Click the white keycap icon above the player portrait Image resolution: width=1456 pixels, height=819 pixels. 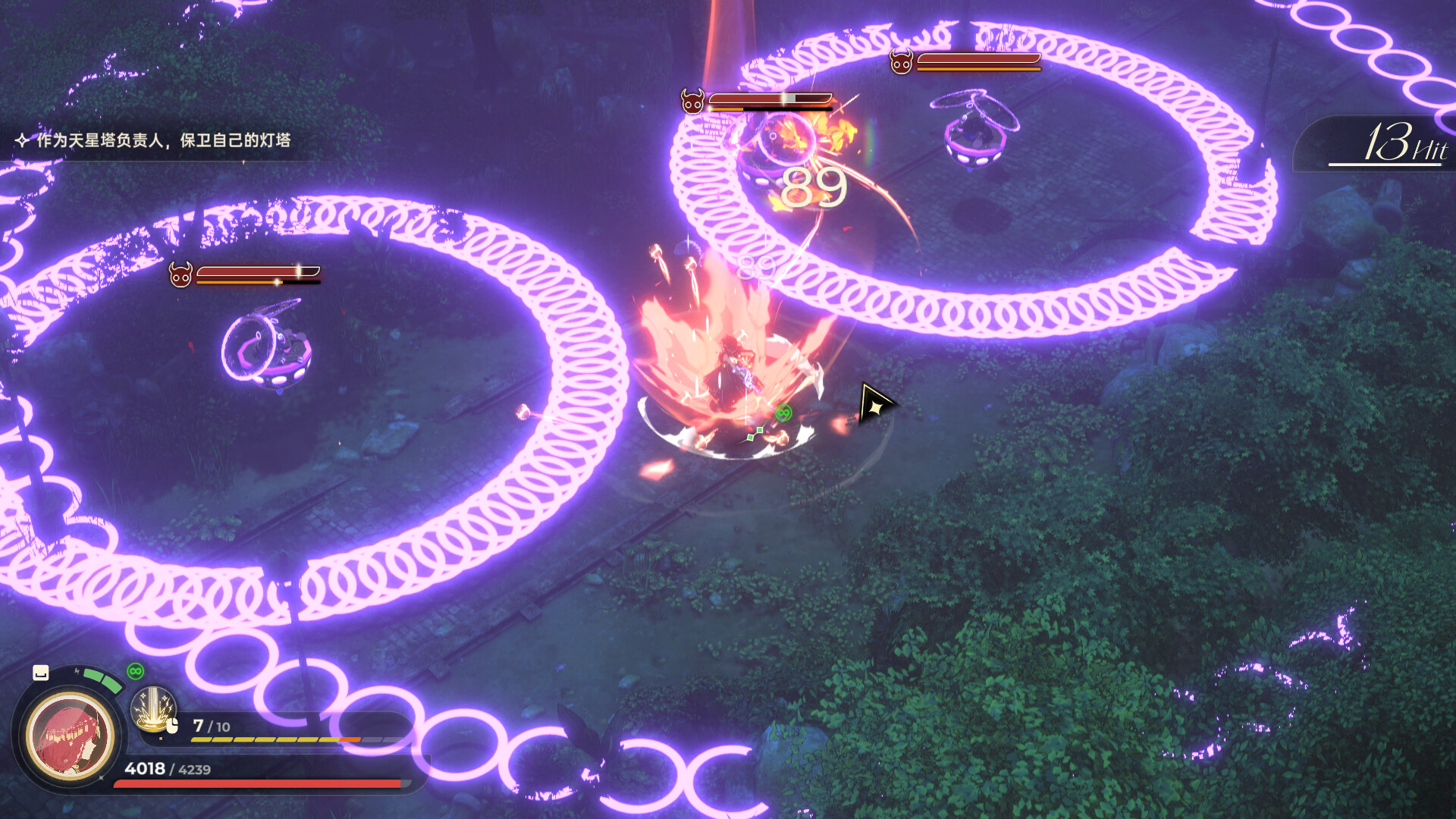(40, 673)
